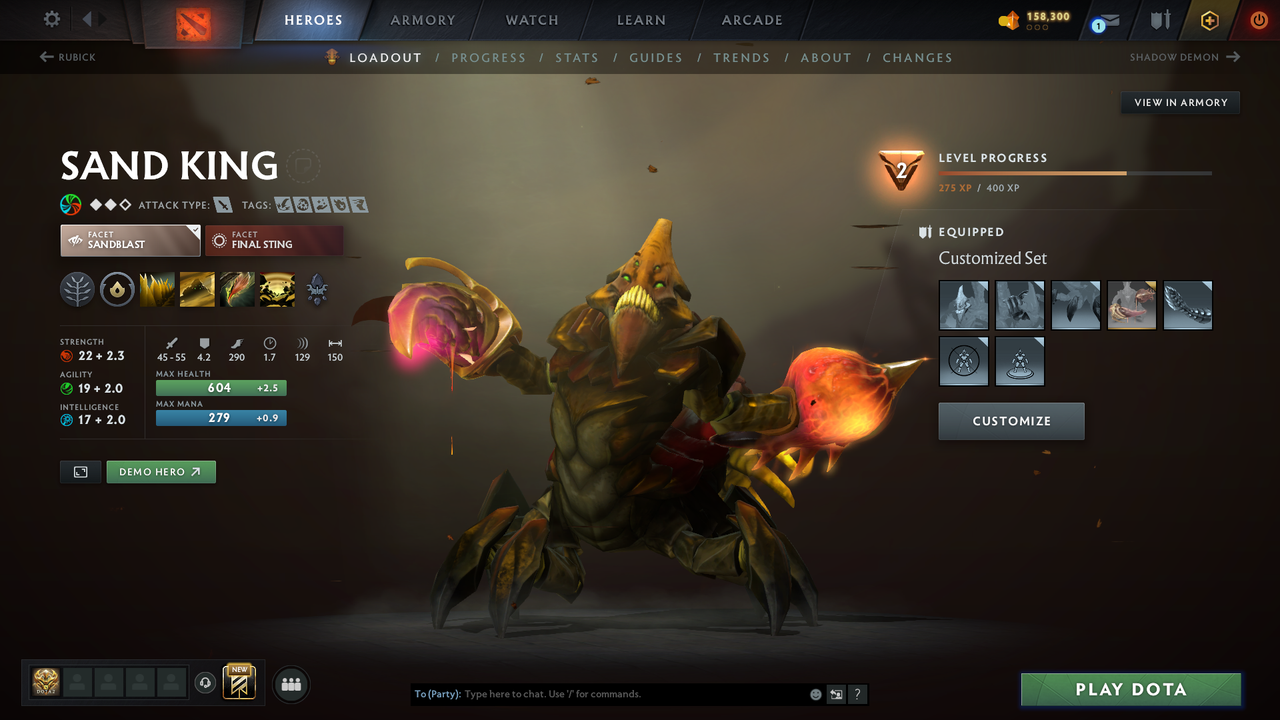Select the Sandblast facet
The image size is (1280, 720).
(x=130, y=240)
